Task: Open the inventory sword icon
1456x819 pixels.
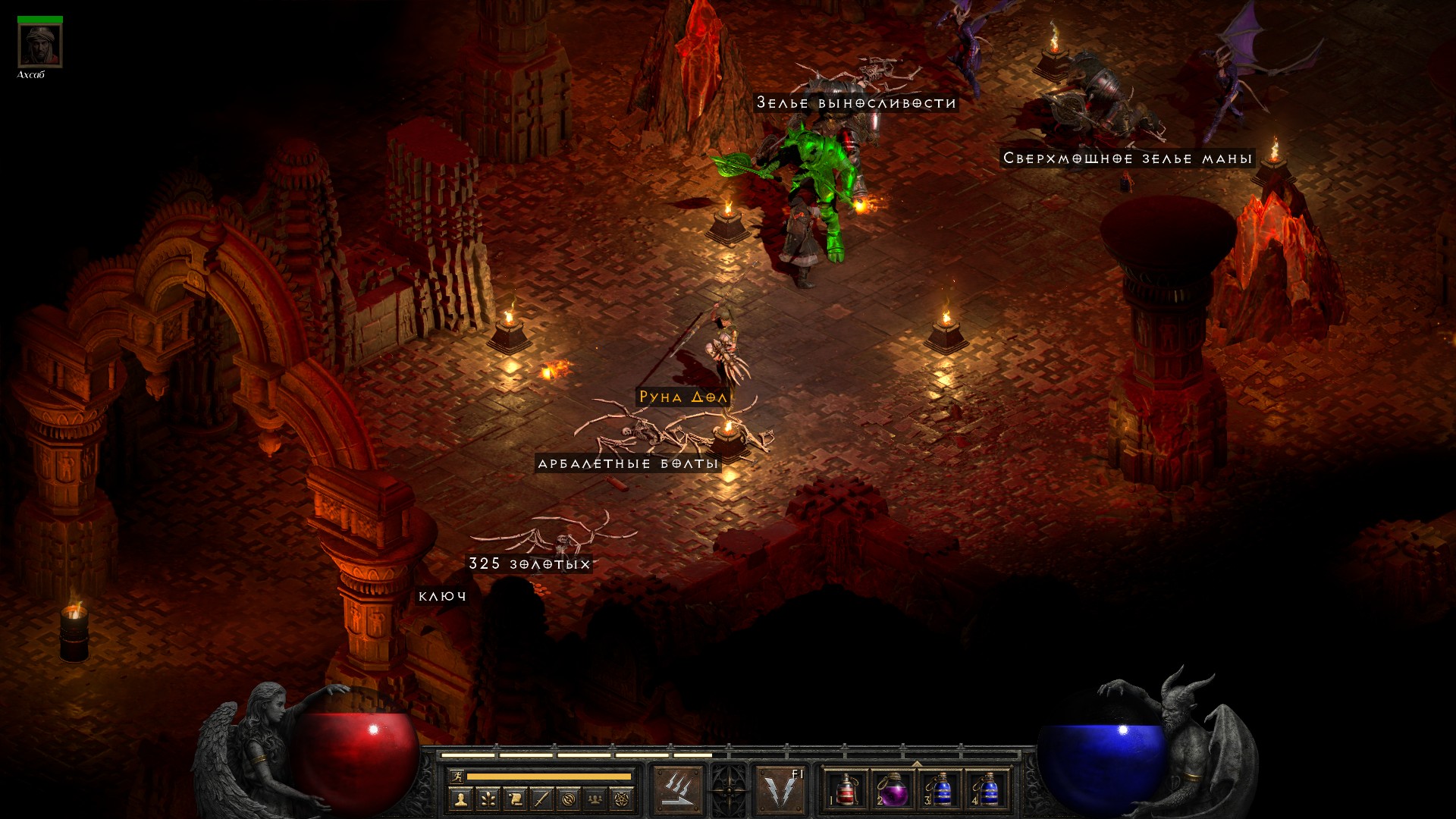Action: 541,799
